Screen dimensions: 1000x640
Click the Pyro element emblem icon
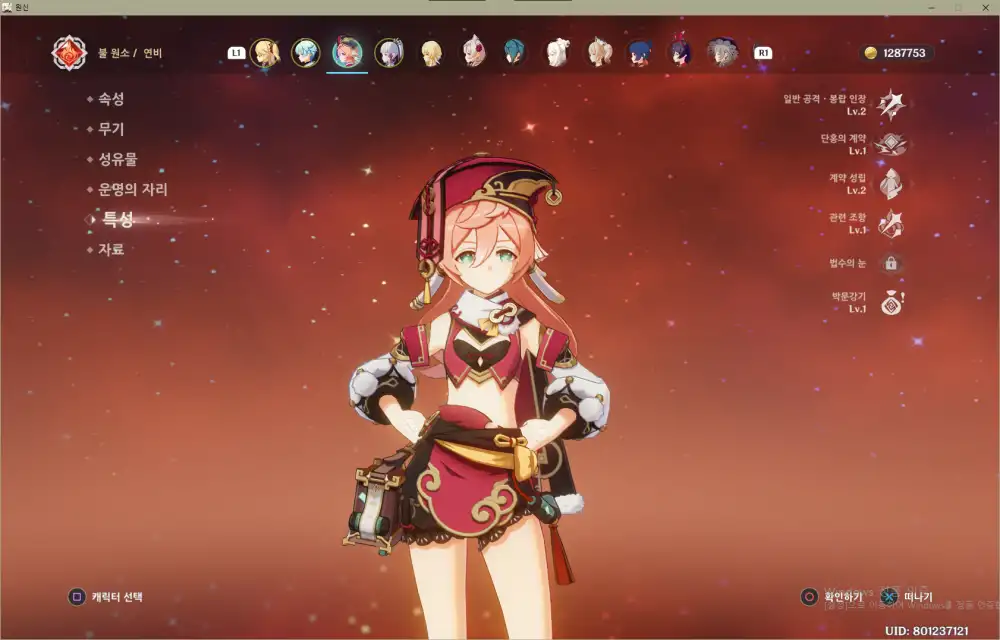pyautogui.click(x=69, y=53)
